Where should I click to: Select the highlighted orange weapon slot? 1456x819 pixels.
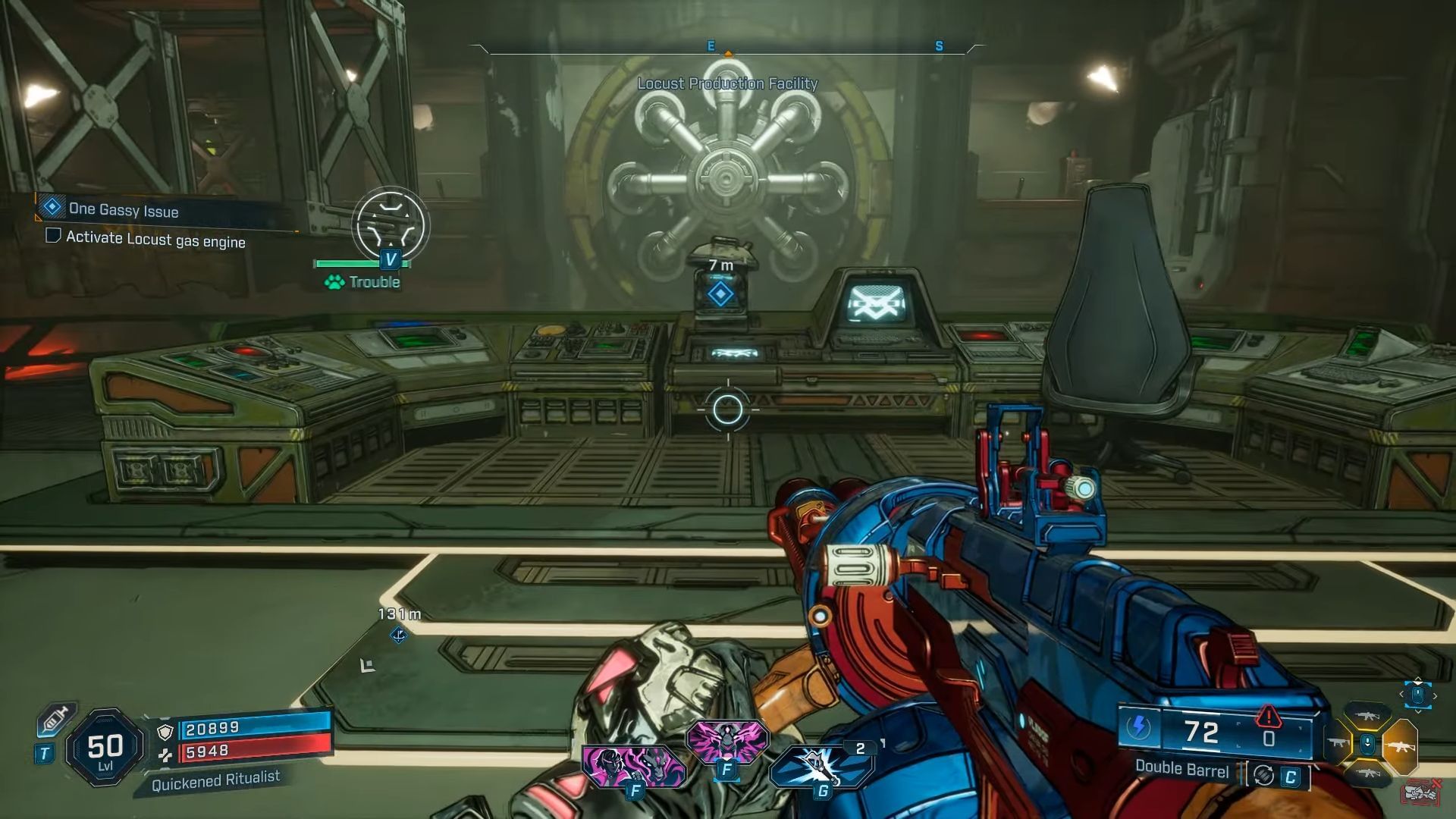pos(1400,746)
